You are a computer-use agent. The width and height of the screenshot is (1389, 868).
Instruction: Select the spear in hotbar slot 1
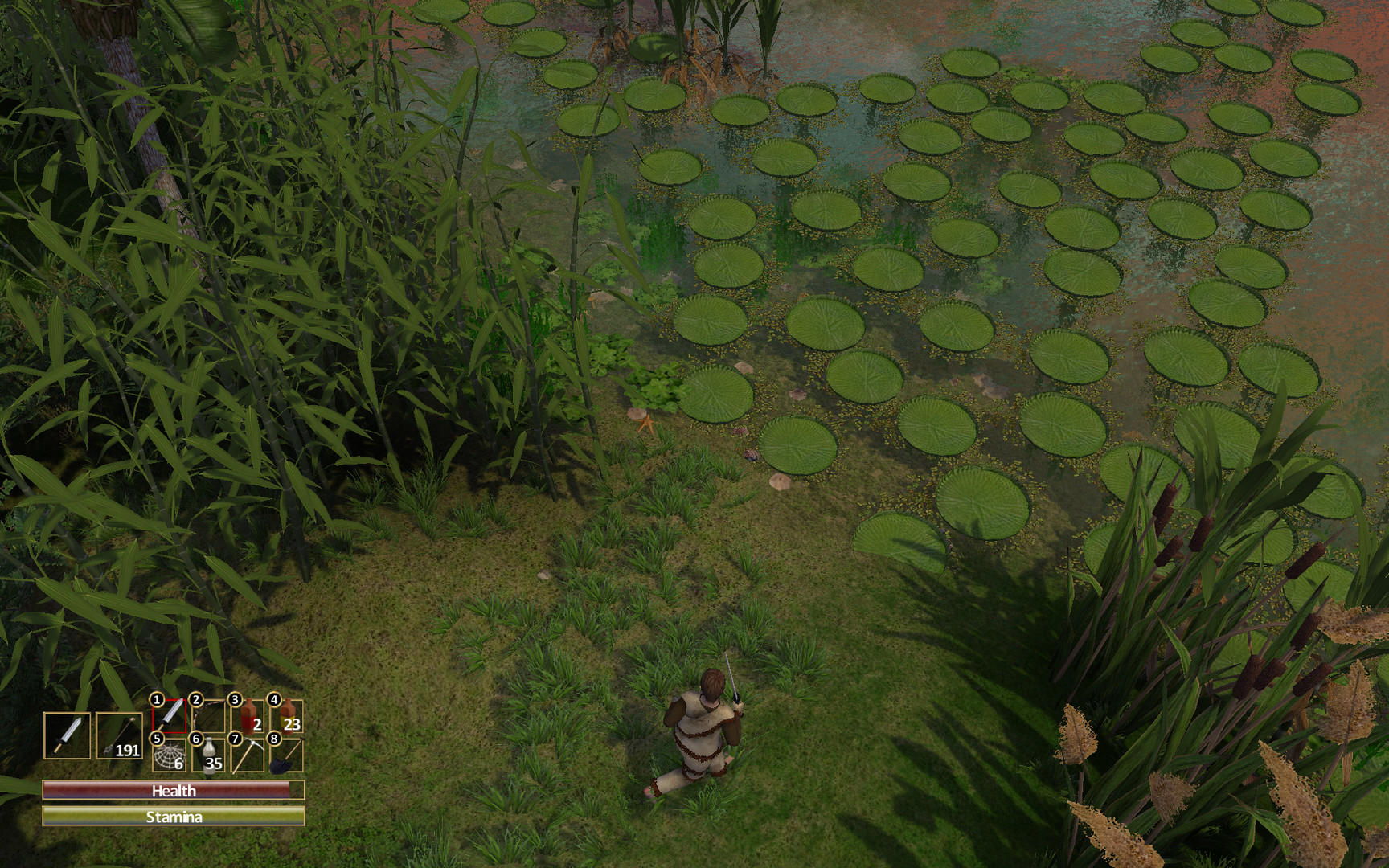pos(169,715)
